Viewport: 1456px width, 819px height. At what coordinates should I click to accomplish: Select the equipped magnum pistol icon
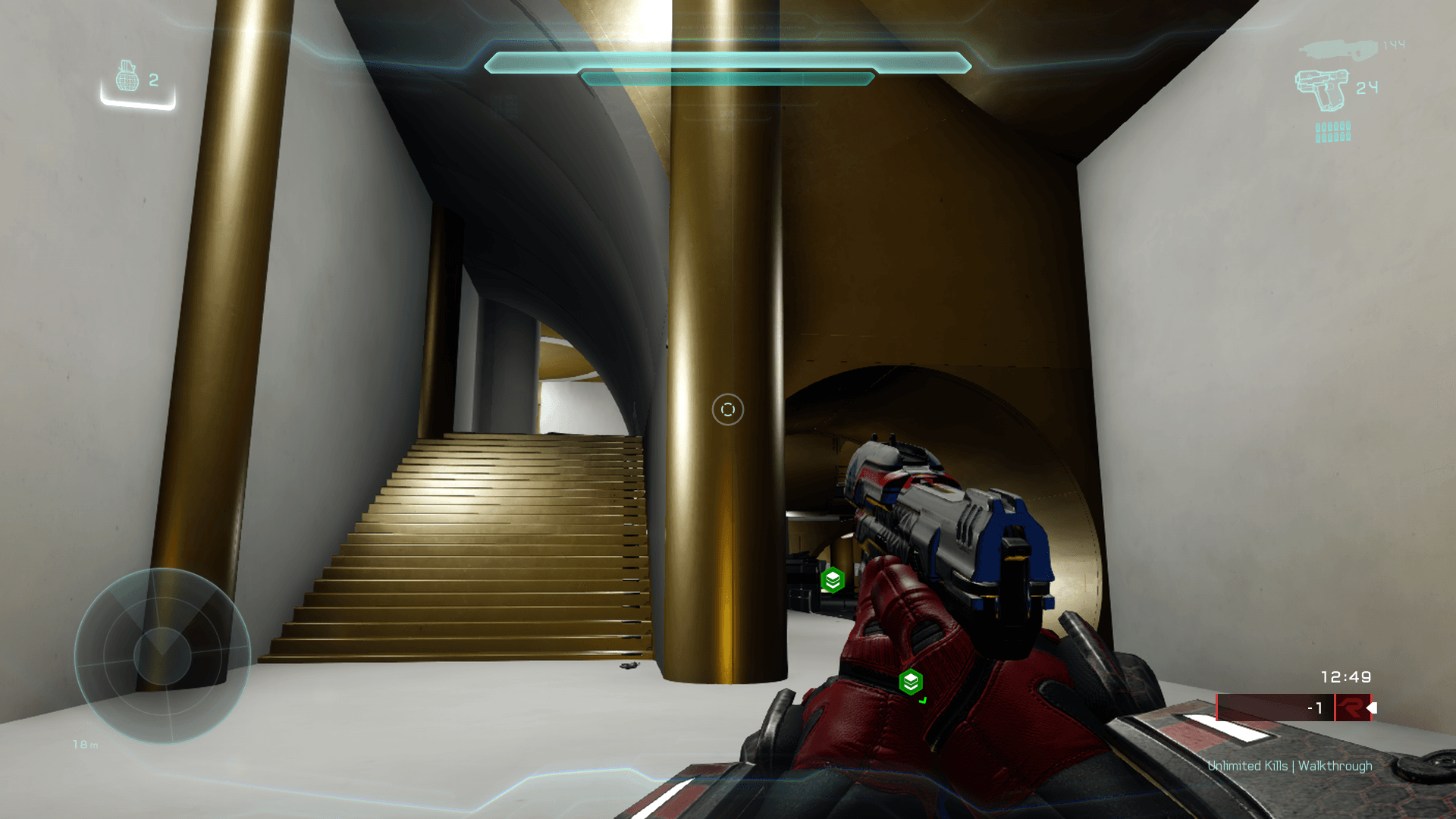pyautogui.click(x=1322, y=89)
